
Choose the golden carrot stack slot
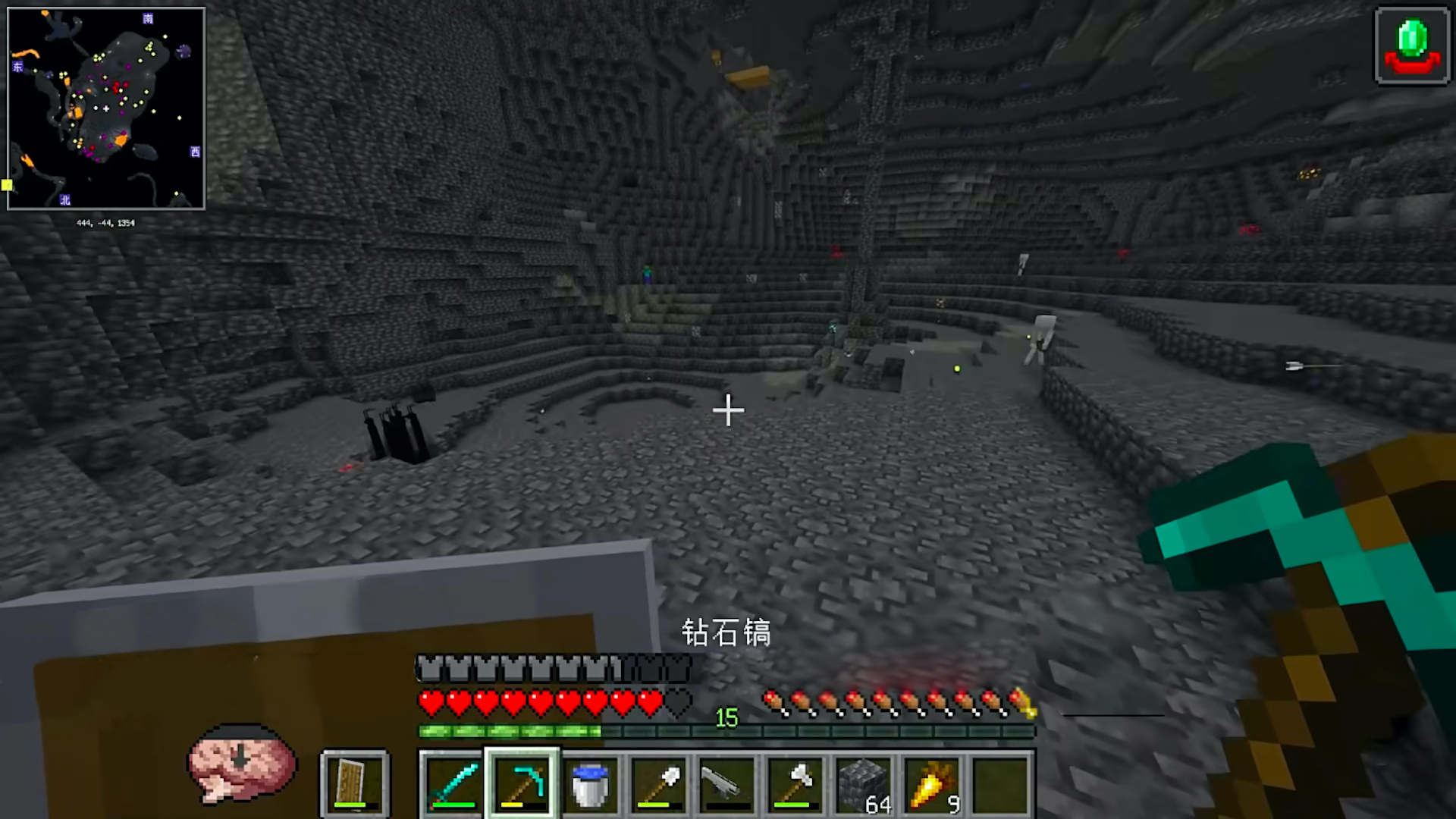tap(931, 784)
